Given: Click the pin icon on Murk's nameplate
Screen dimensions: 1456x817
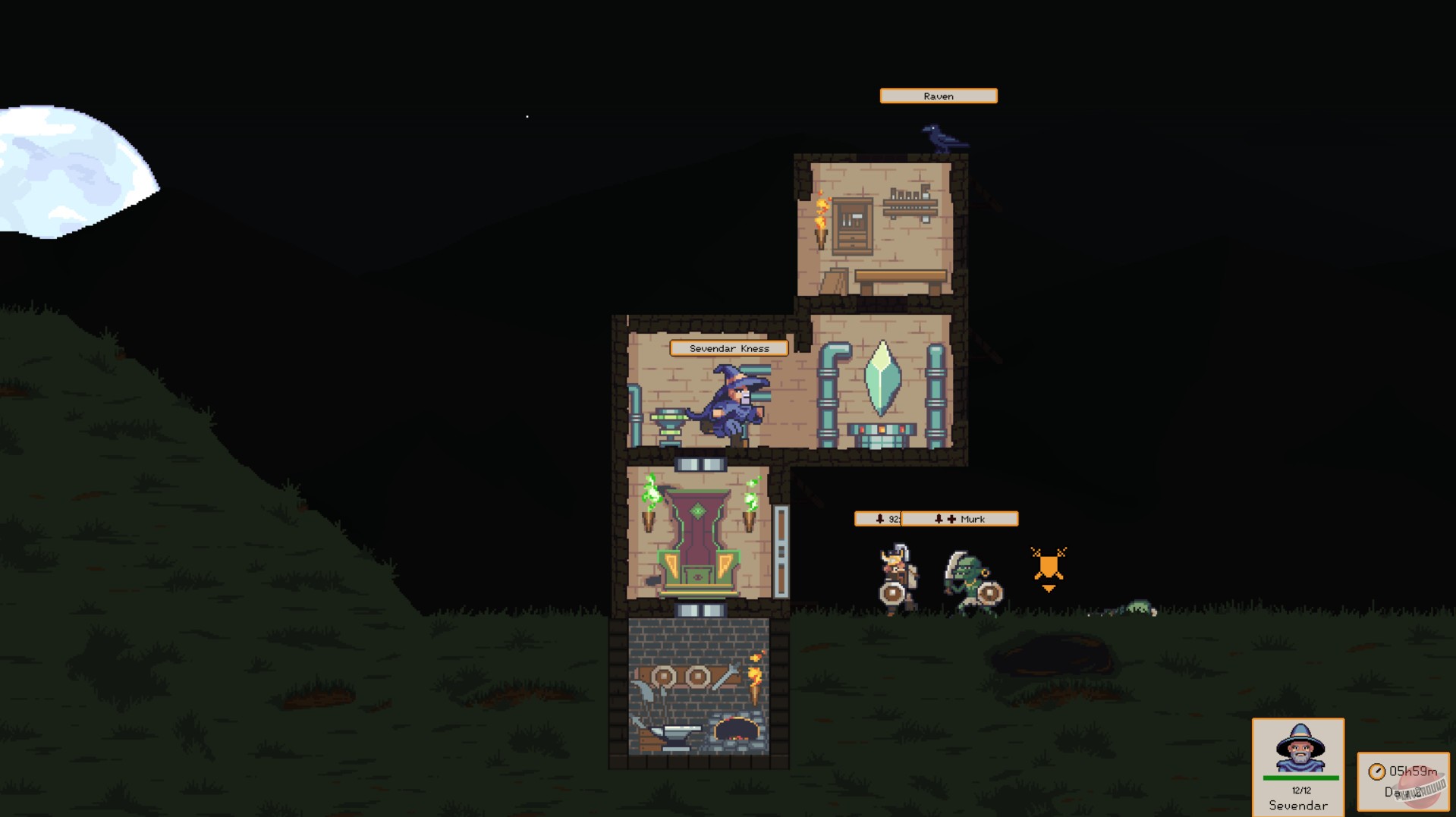Looking at the screenshot, I should tap(940, 519).
